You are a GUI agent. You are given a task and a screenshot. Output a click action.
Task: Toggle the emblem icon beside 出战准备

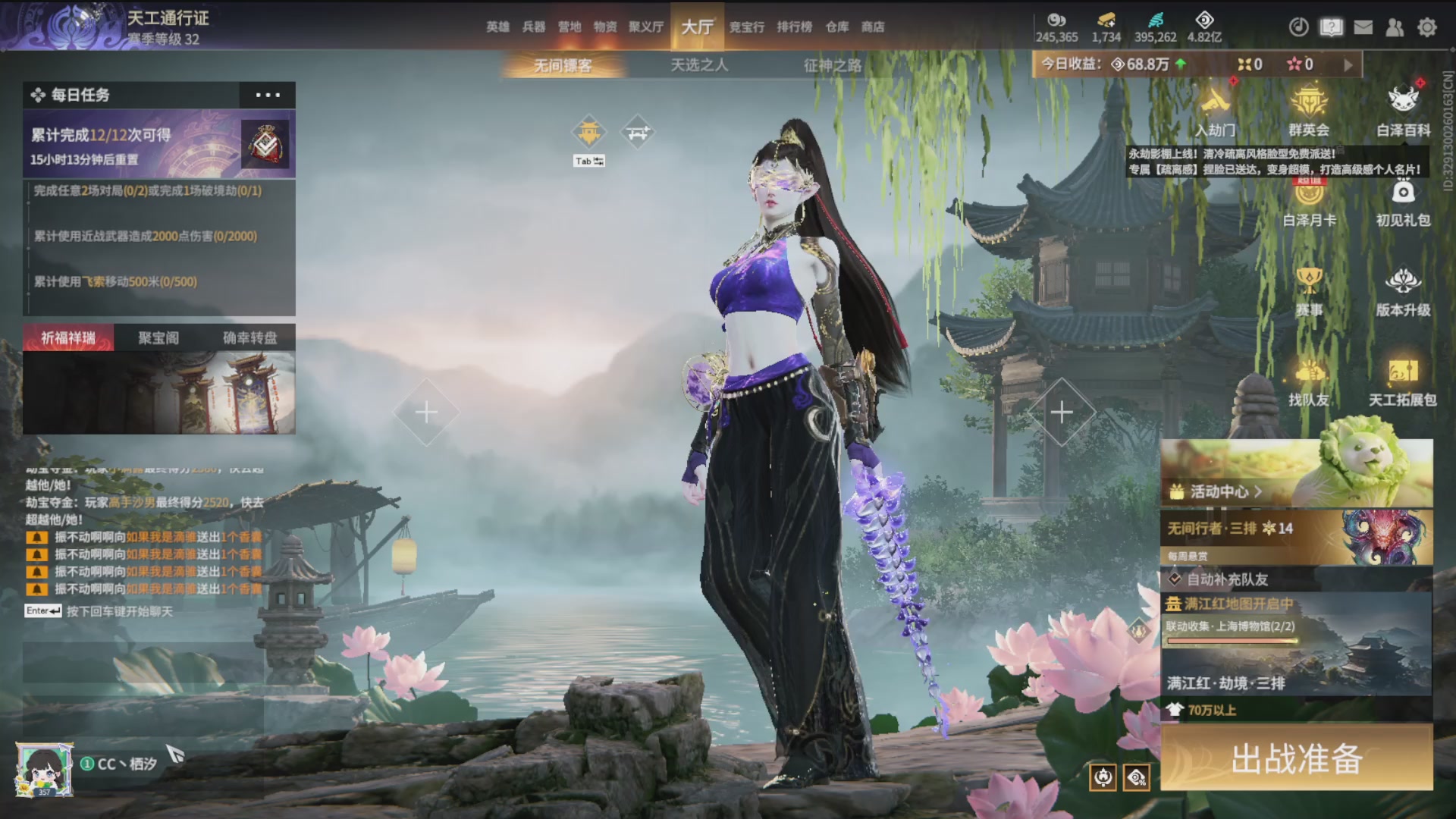coord(1104,777)
